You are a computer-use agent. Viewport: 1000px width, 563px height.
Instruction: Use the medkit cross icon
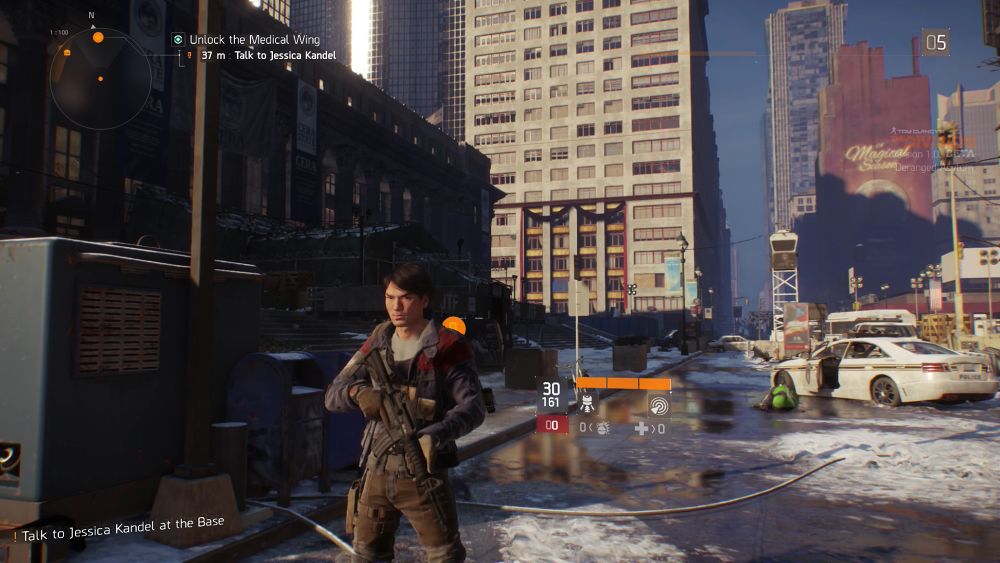641,428
